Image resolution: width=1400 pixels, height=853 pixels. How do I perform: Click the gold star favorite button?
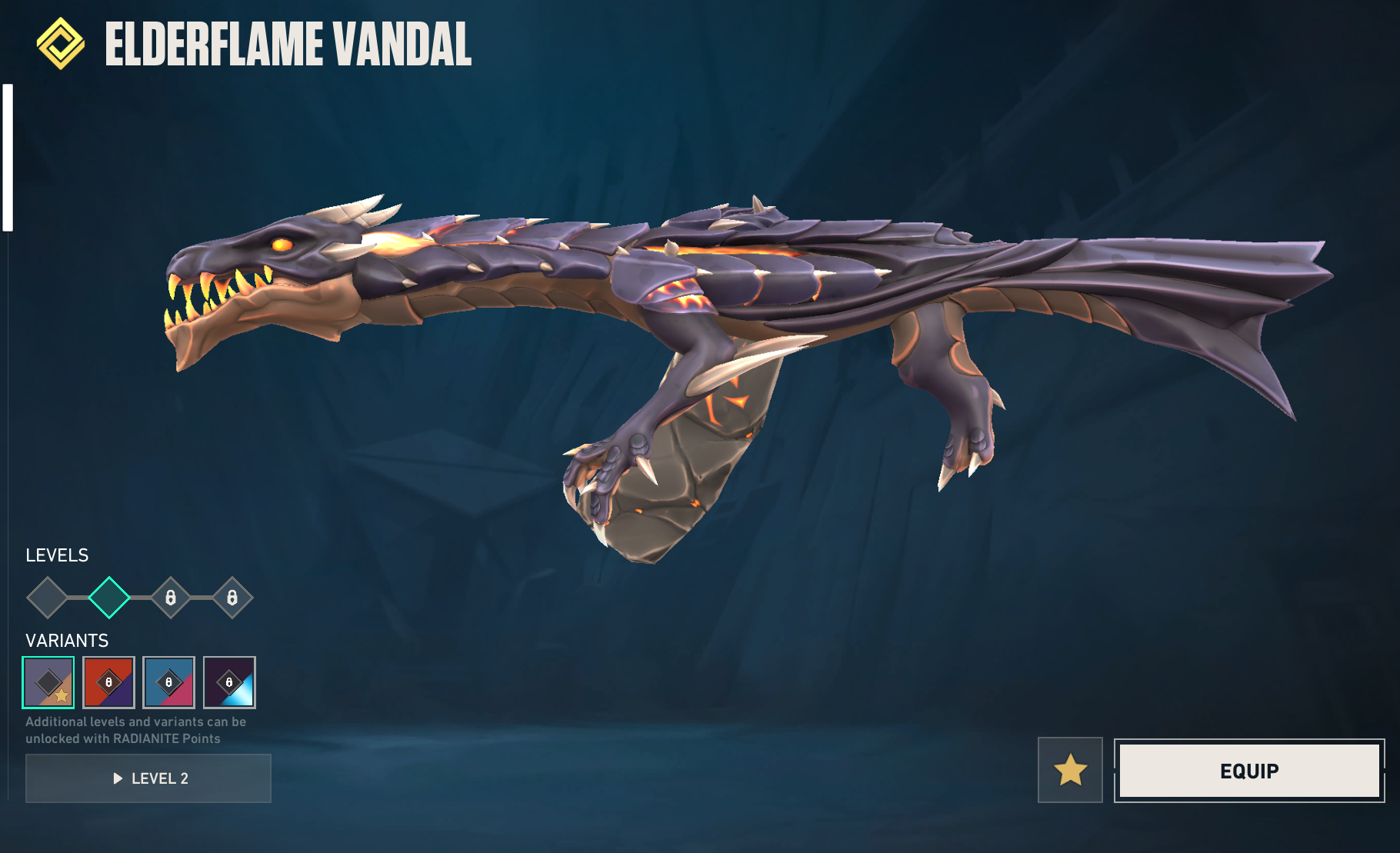click(1070, 770)
